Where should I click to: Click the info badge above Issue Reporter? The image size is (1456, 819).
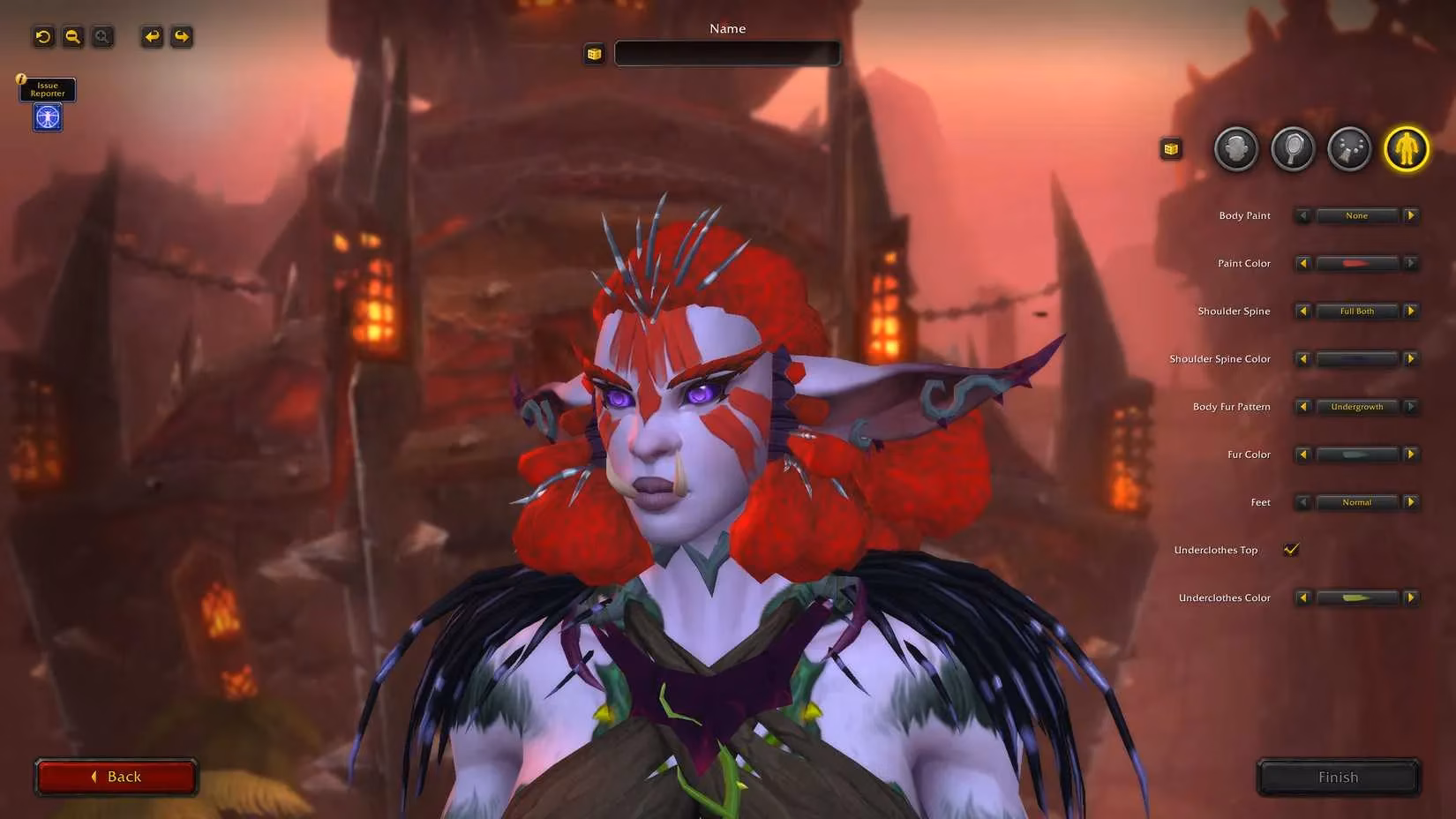pyautogui.click(x=20, y=78)
